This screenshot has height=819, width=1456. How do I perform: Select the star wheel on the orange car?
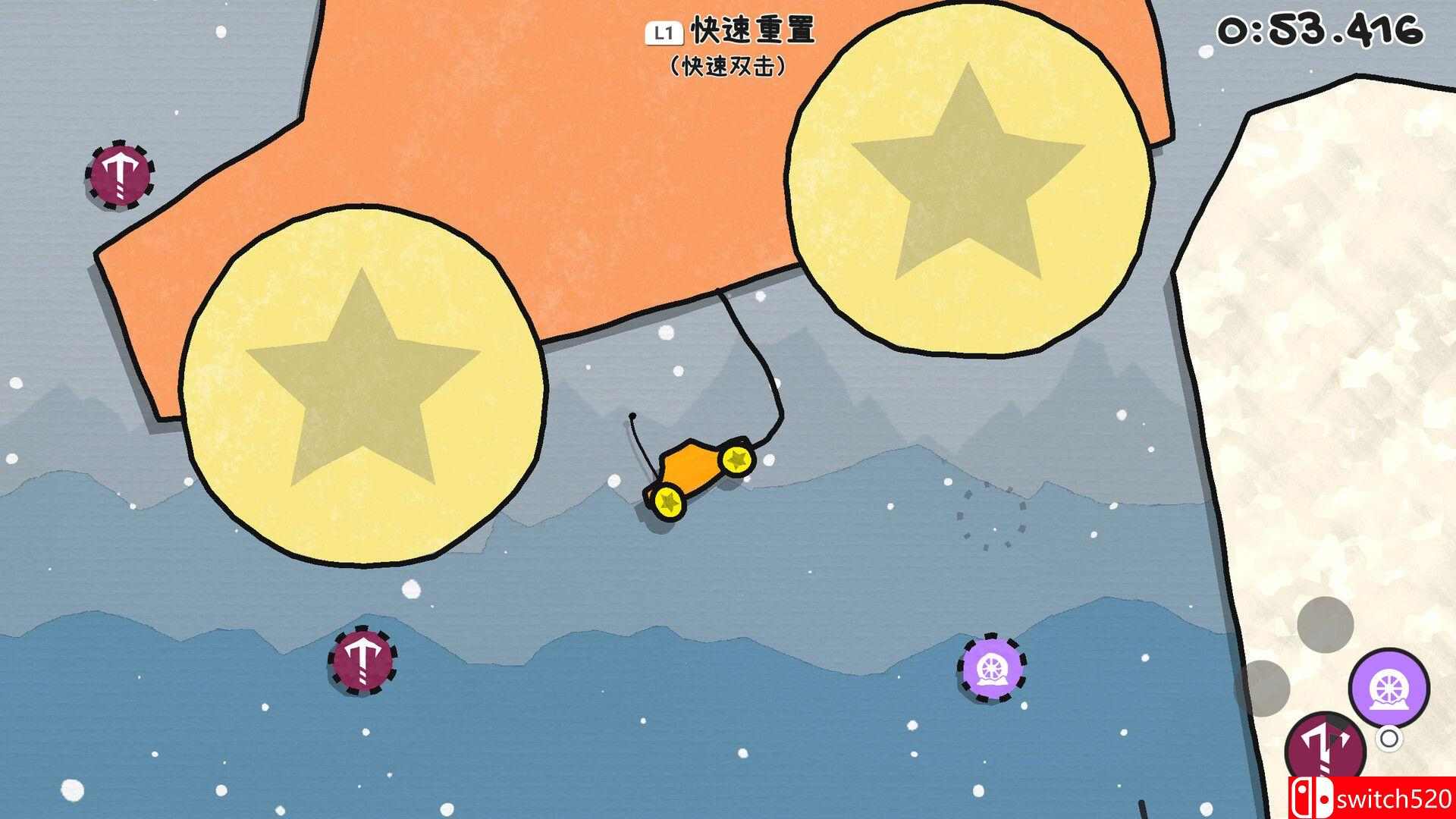coord(735,459)
